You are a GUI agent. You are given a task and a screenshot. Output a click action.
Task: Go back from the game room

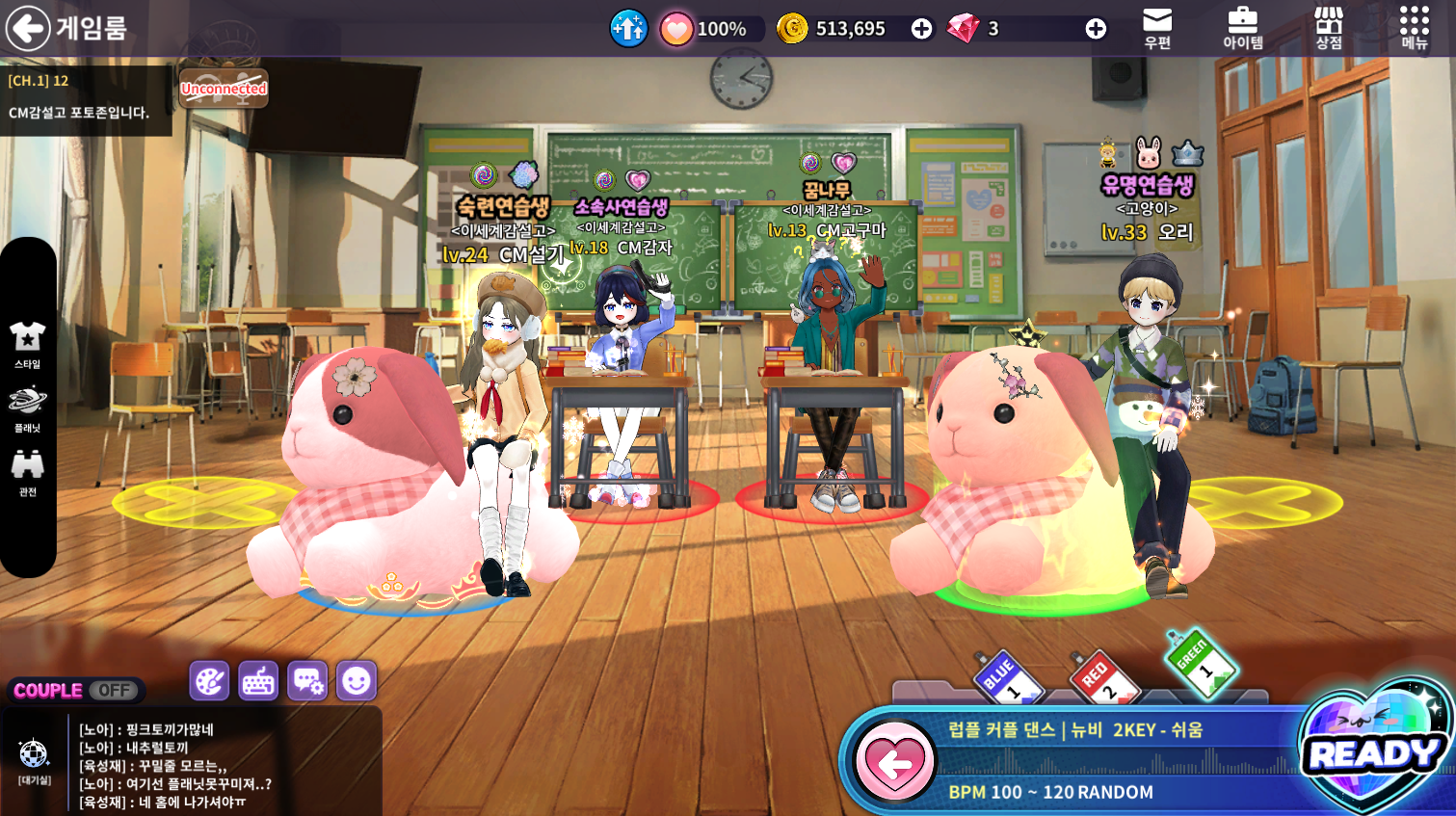click(x=28, y=28)
